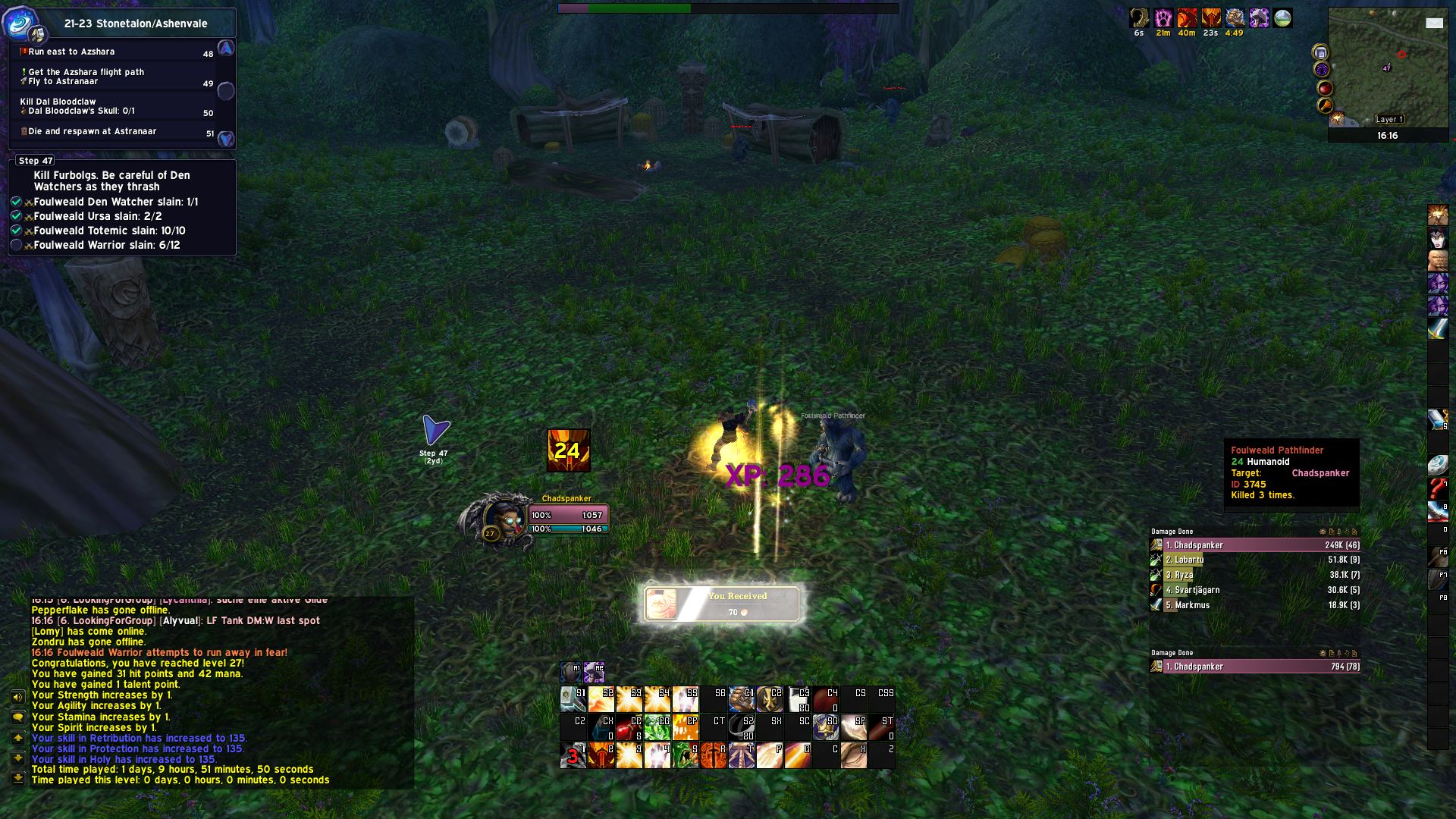Click the guide list down arrow button
Image resolution: width=1456 pixels, height=819 pixels.
coord(226,140)
